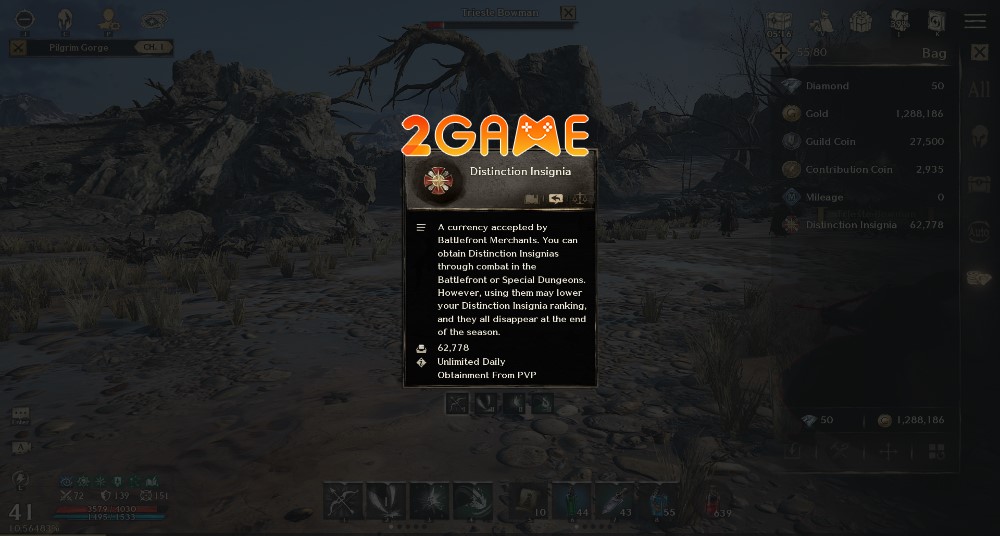This screenshot has width=1000, height=536.
Task: Switch to the All bag filter tab
Action: [x=979, y=90]
